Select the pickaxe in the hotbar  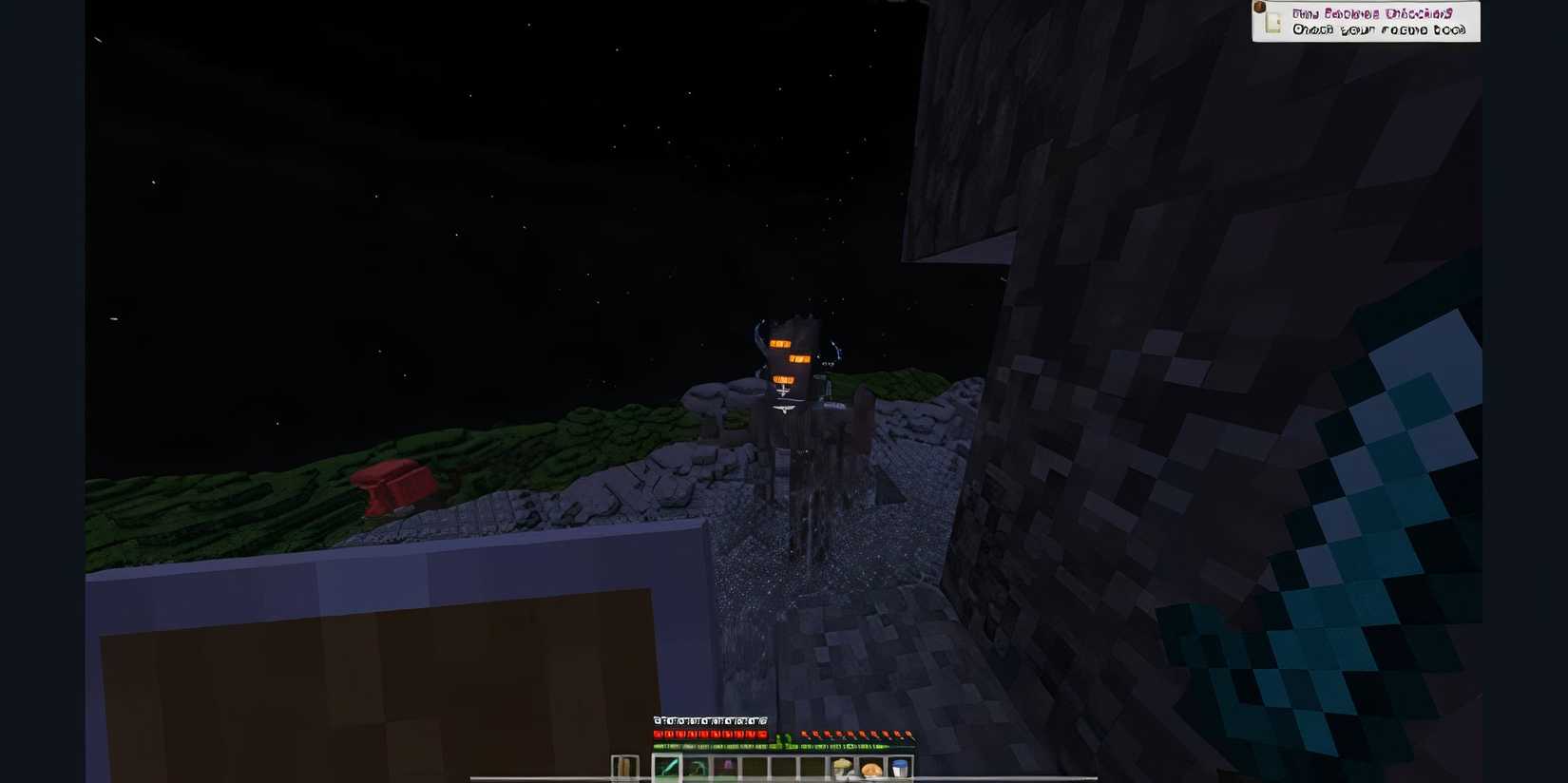697,766
